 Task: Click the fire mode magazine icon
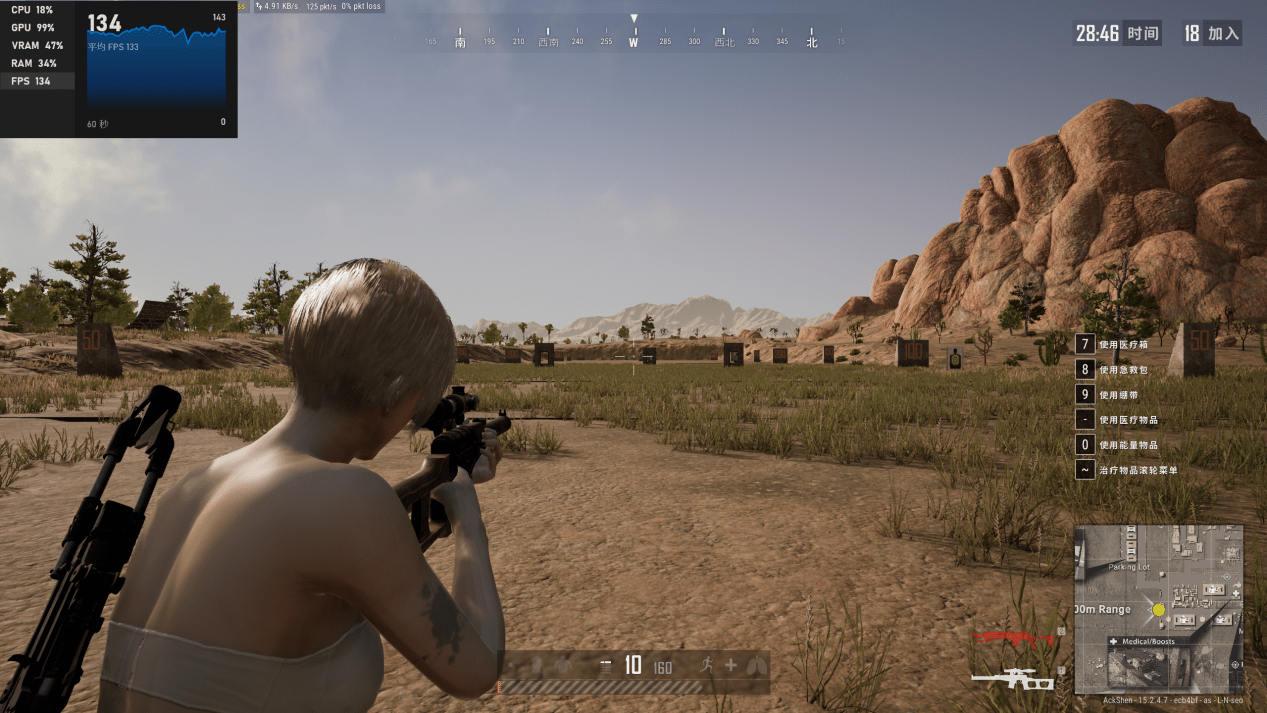coord(603,665)
